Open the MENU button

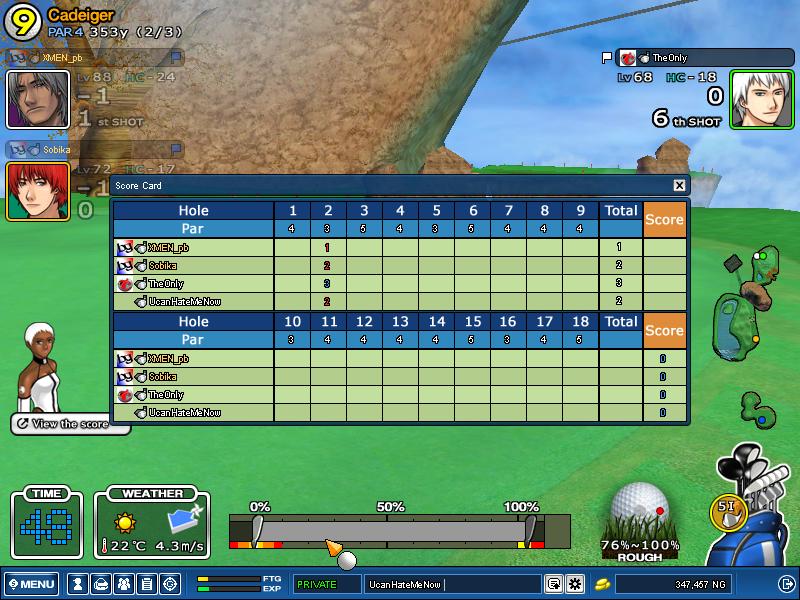click(x=31, y=584)
